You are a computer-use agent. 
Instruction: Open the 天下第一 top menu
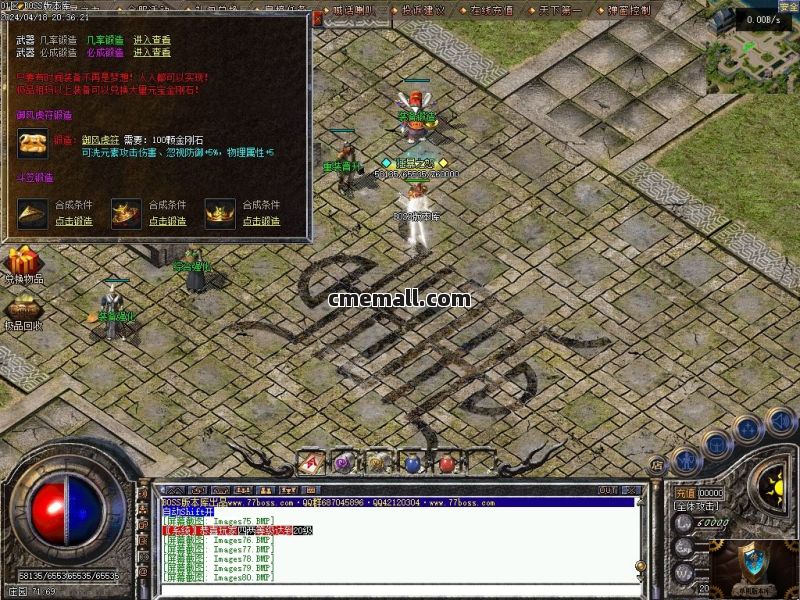pyautogui.click(x=563, y=10)
